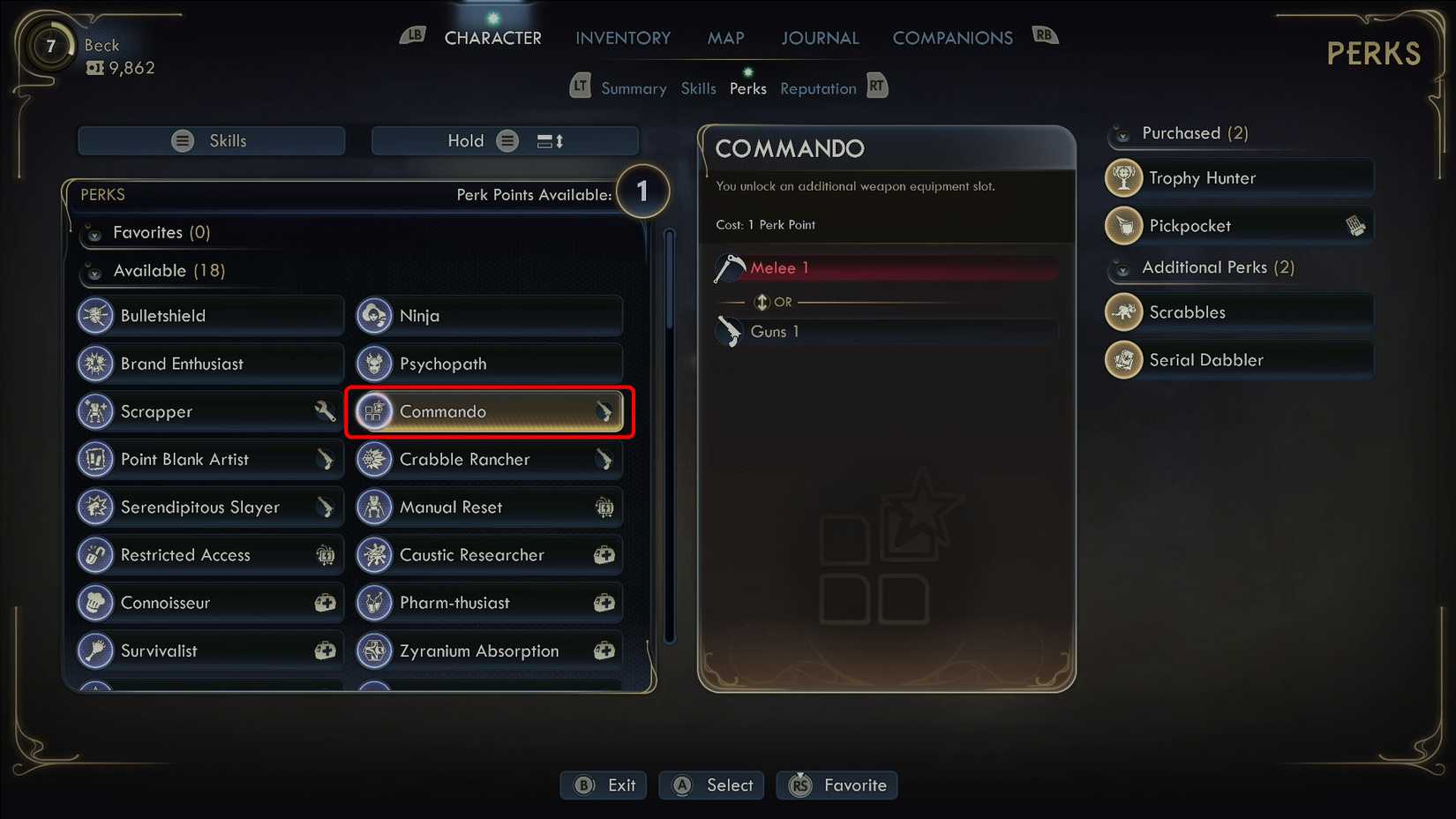Switch to the Skills sub-tab
1456x819 pixels.
698,88
